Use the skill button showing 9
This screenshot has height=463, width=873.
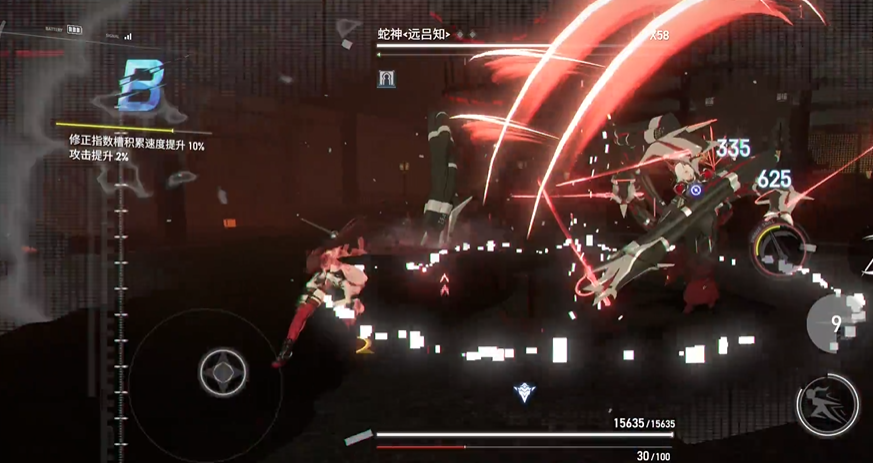(838, 323)
